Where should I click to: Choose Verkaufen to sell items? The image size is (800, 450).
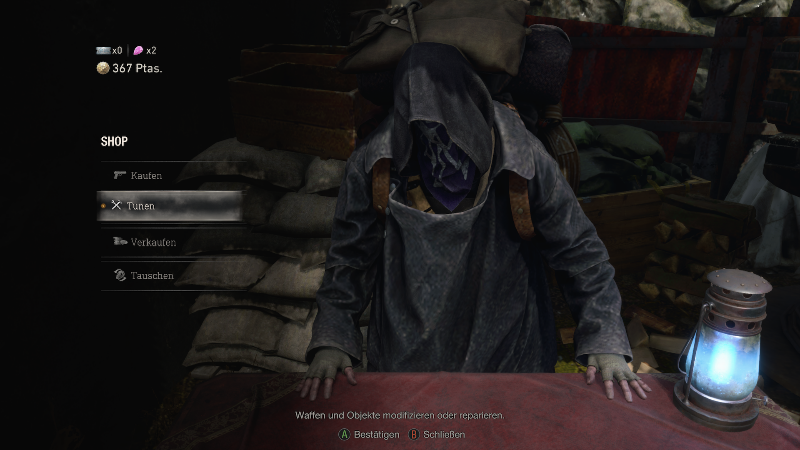[x=153, y=242]
